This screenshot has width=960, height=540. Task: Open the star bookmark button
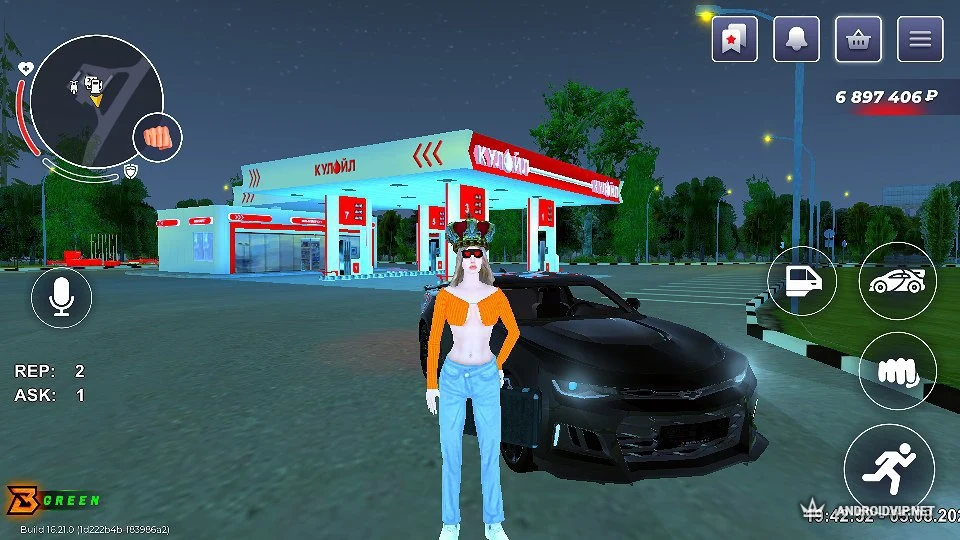(x=735, y=40)
